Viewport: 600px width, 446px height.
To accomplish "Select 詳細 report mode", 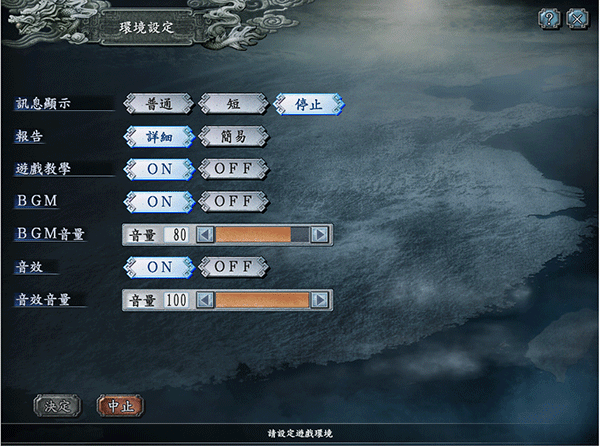I will click(x=159, y=135).
